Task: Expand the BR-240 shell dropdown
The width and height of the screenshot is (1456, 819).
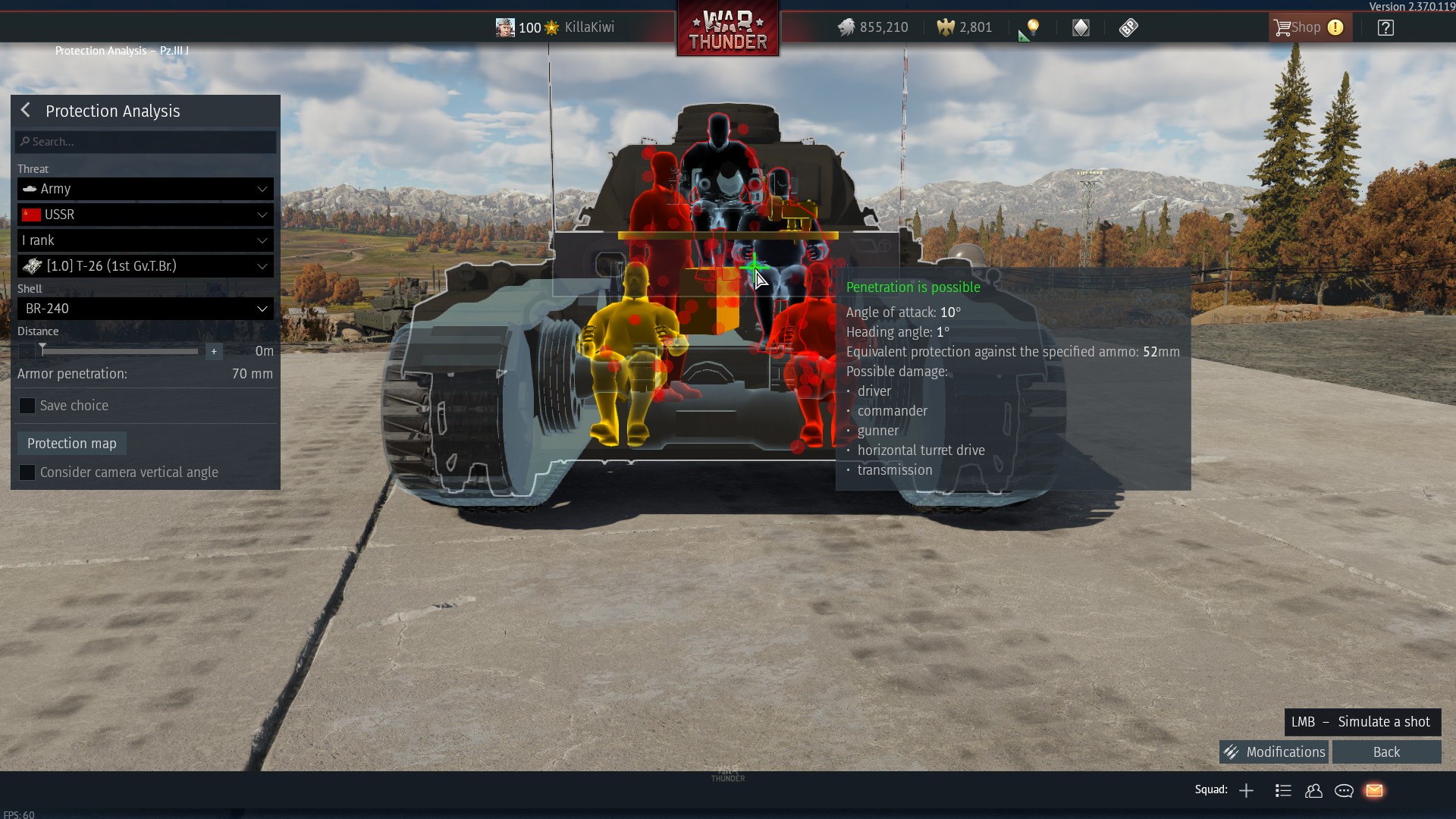Action: (x=144, y=308)
